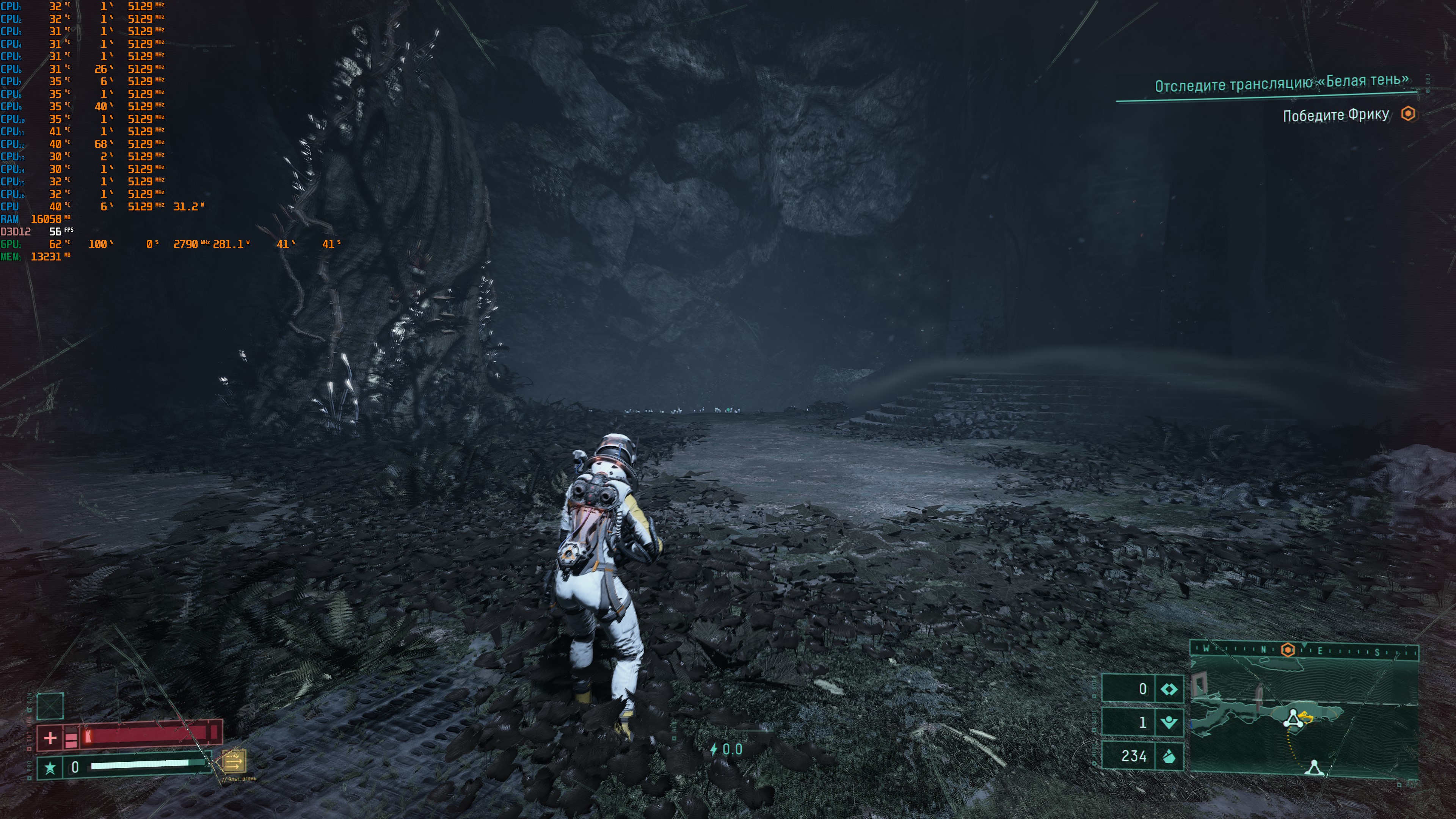Click the ether diamond resource icon
This screenshot has height=819, width=1456.
point(1169,689)
